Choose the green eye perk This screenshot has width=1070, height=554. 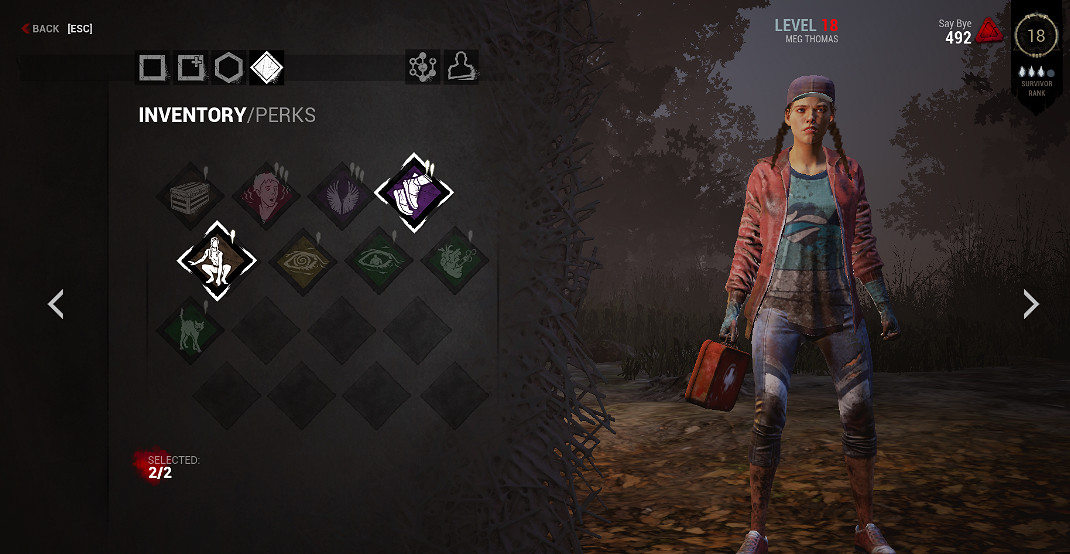pyautogui.click(x=378, y=262)
